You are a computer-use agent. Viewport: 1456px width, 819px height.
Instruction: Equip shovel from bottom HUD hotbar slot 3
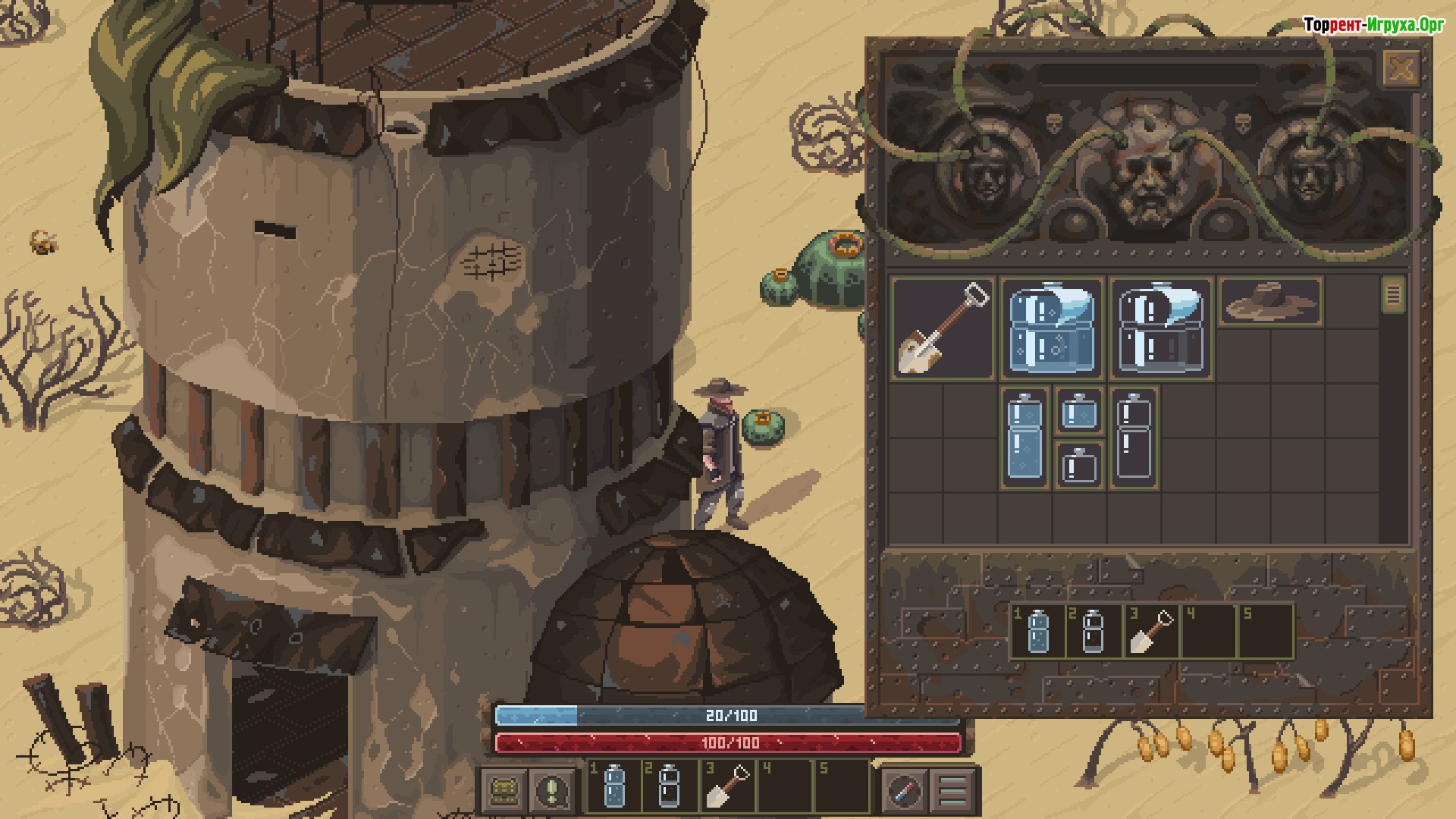point(726,785)
